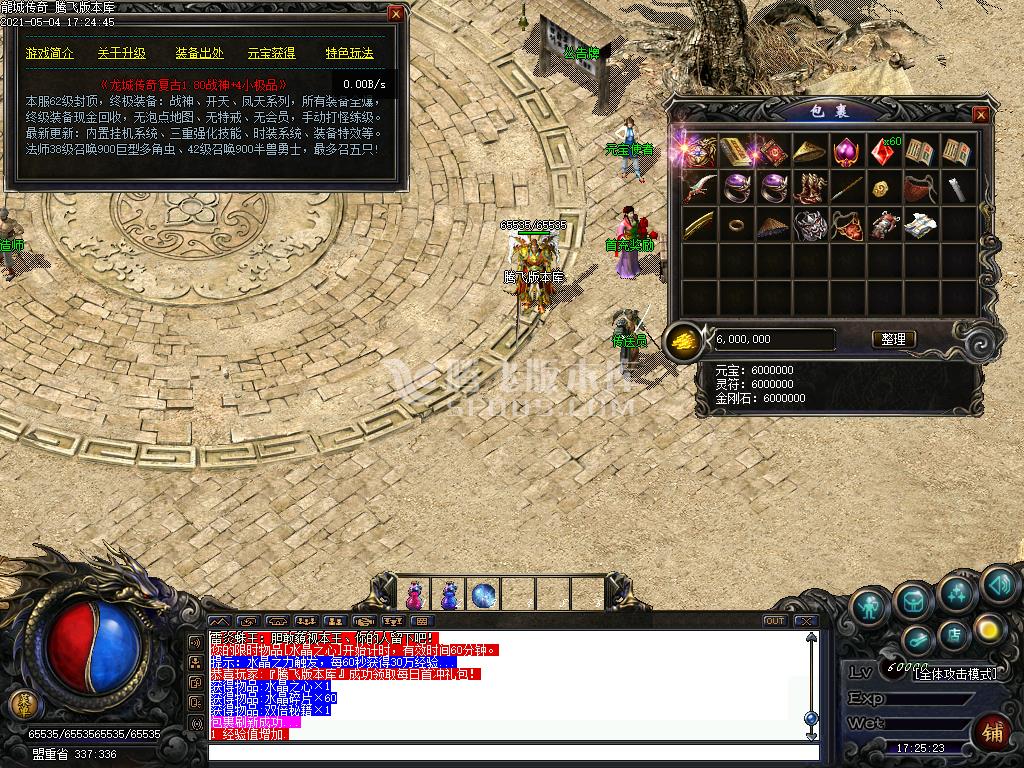Open the red 铺 shop button

[990, 732]
